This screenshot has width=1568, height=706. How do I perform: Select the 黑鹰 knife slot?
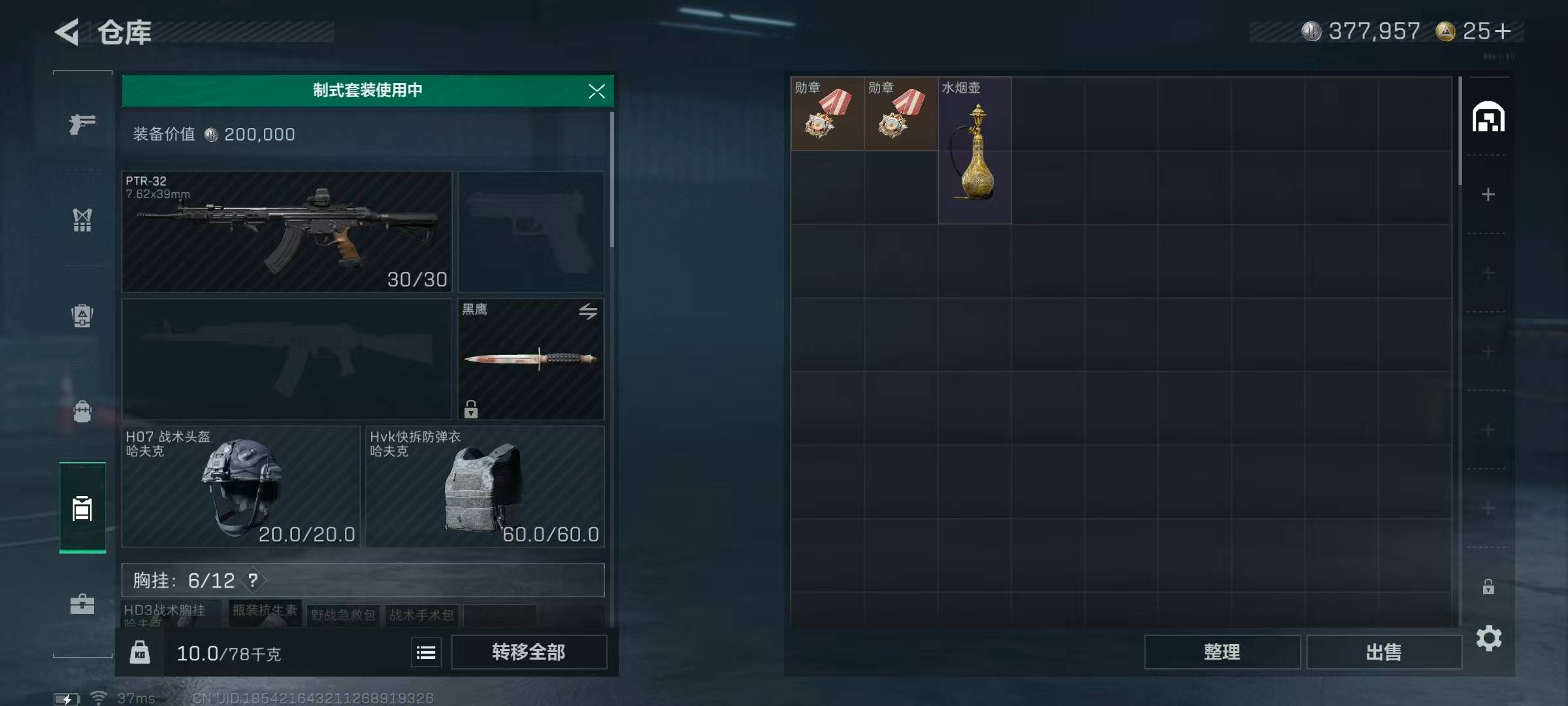pyautogui.click(x=531, y=359)
